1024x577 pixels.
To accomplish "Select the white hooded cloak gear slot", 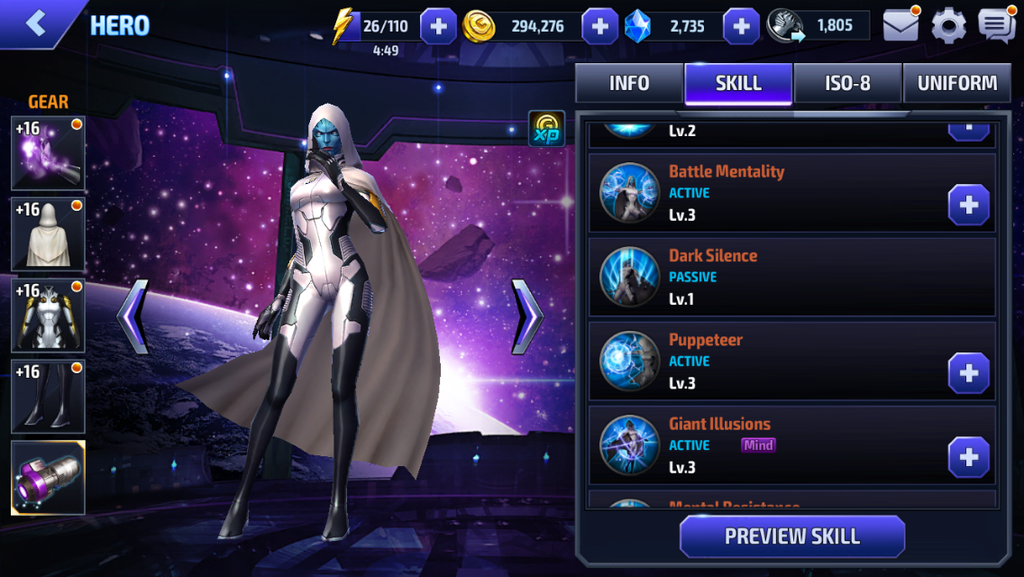I will (48, 234).
